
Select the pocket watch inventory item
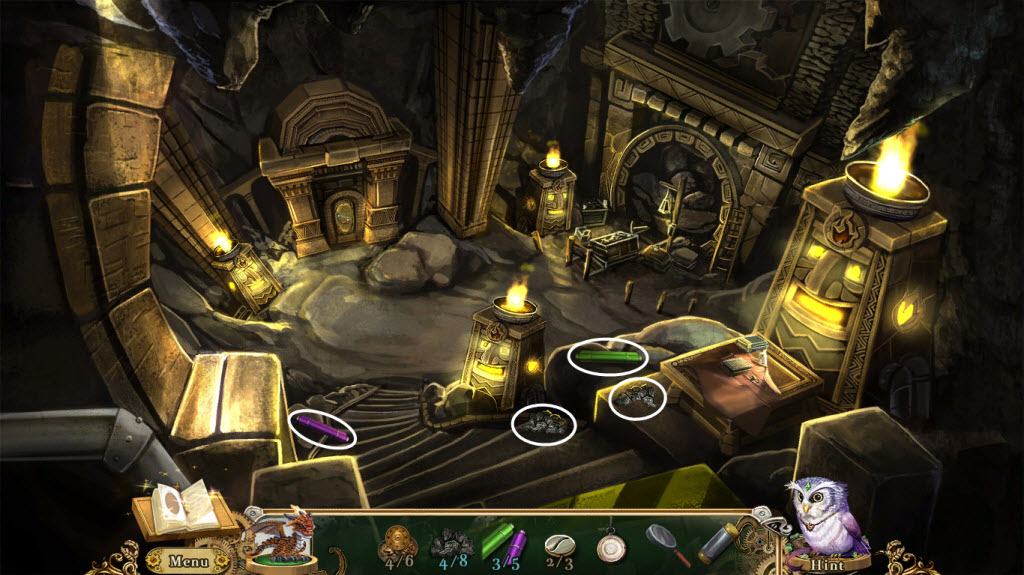point(610,544)
